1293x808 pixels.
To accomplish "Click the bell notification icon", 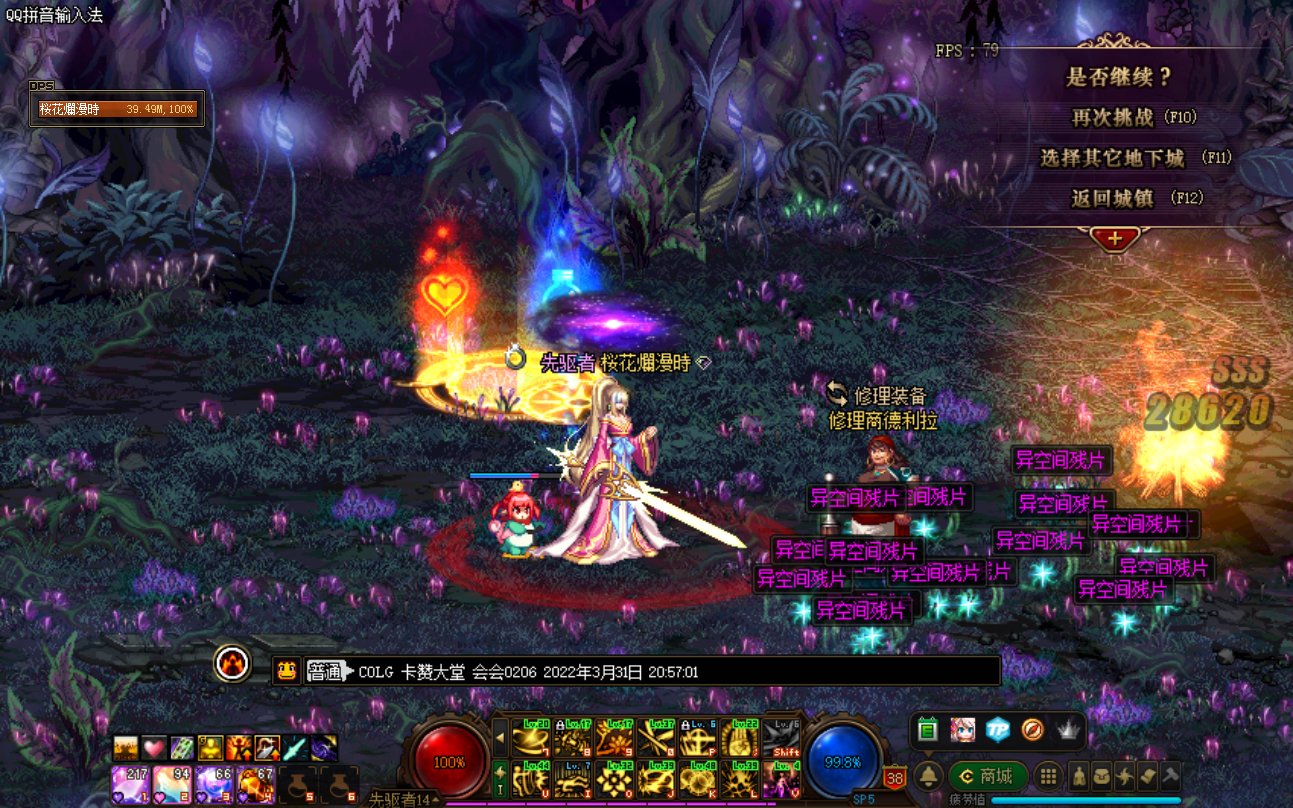I will pyautogui.click(x=929, y=775).
